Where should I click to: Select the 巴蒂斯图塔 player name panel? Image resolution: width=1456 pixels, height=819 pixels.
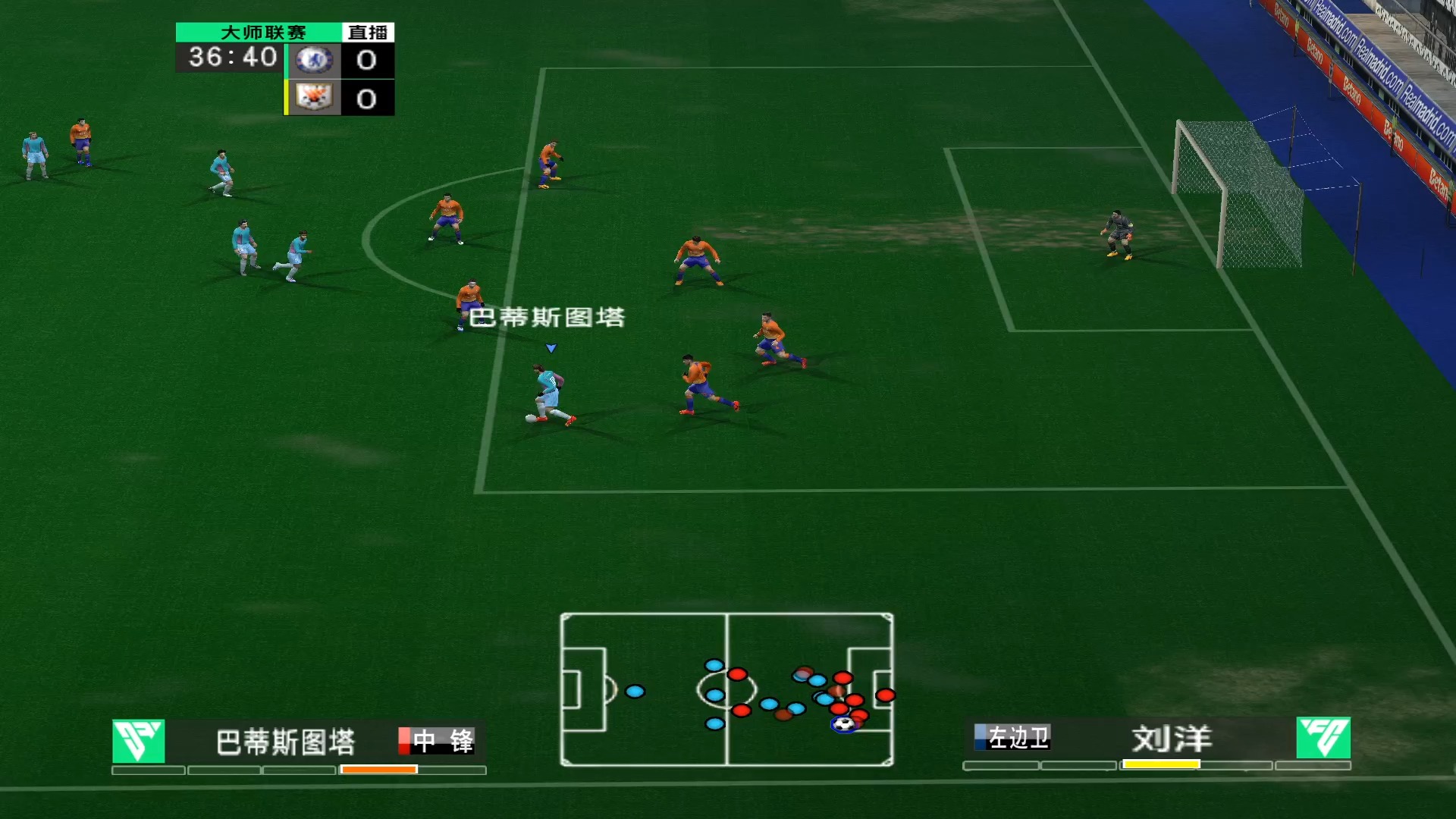pos(285,742)
